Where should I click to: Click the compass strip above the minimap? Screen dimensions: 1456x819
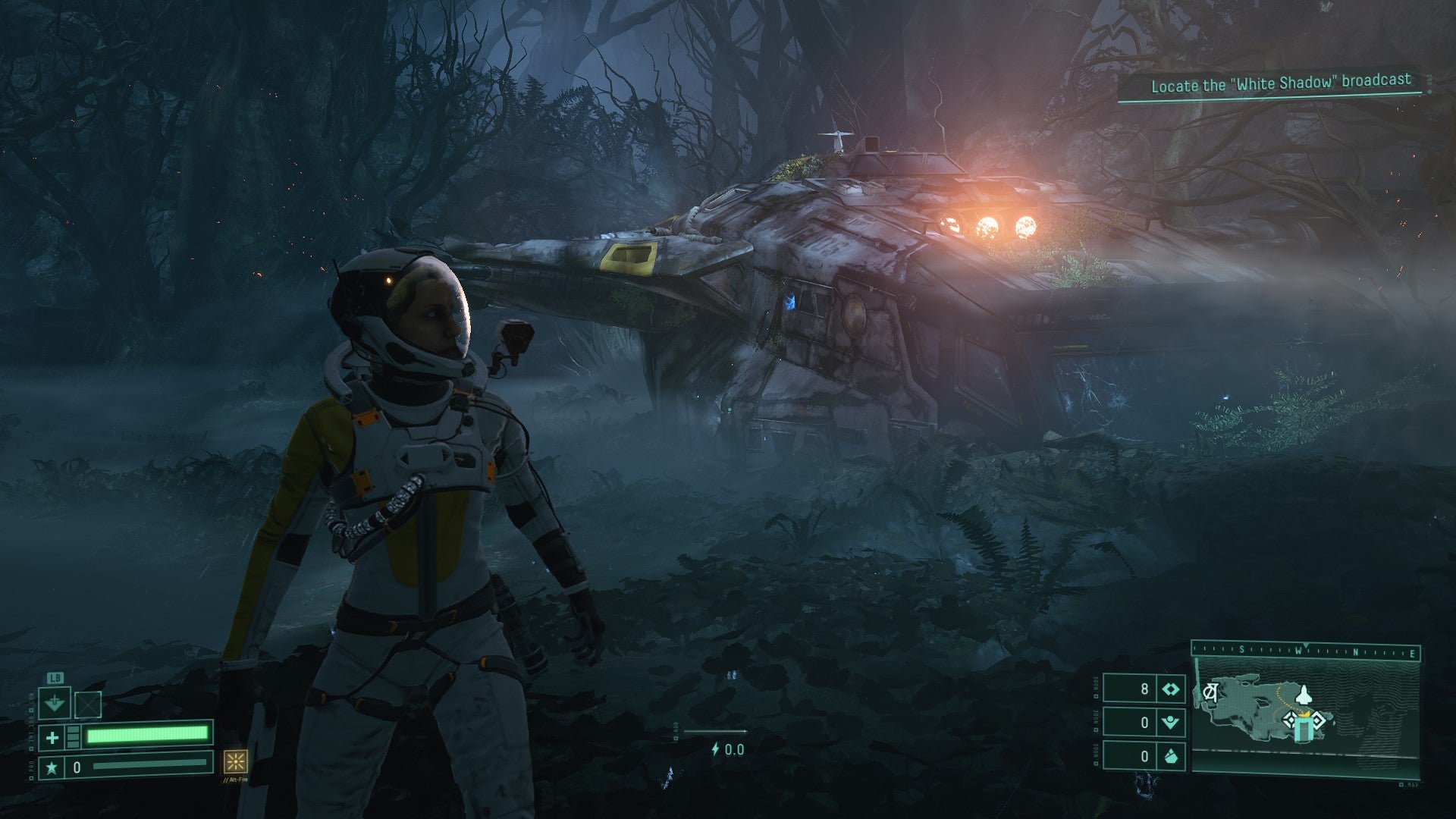(1306, 651)
